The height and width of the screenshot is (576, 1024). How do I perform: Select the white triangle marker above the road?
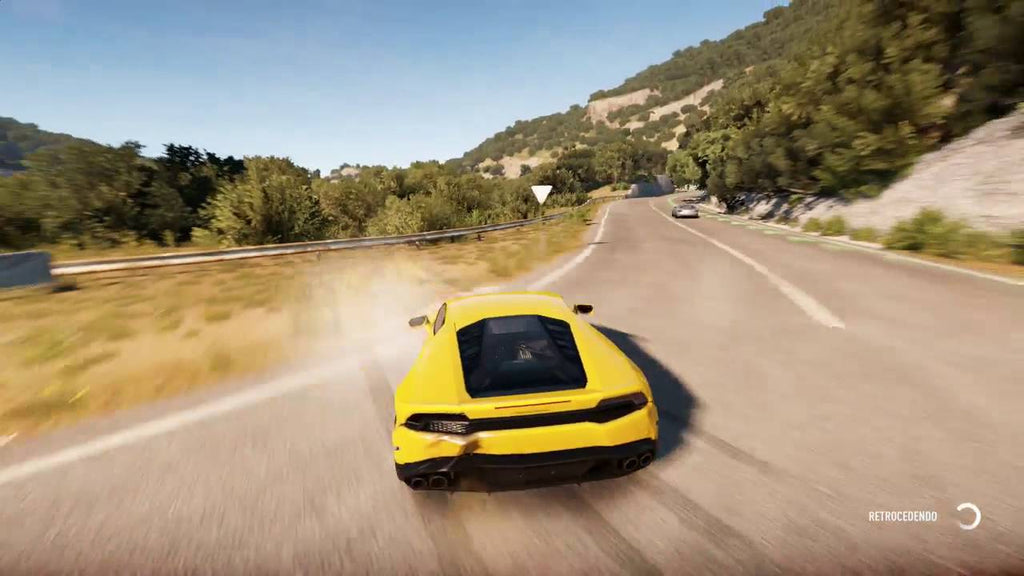(x=541, y=192)
